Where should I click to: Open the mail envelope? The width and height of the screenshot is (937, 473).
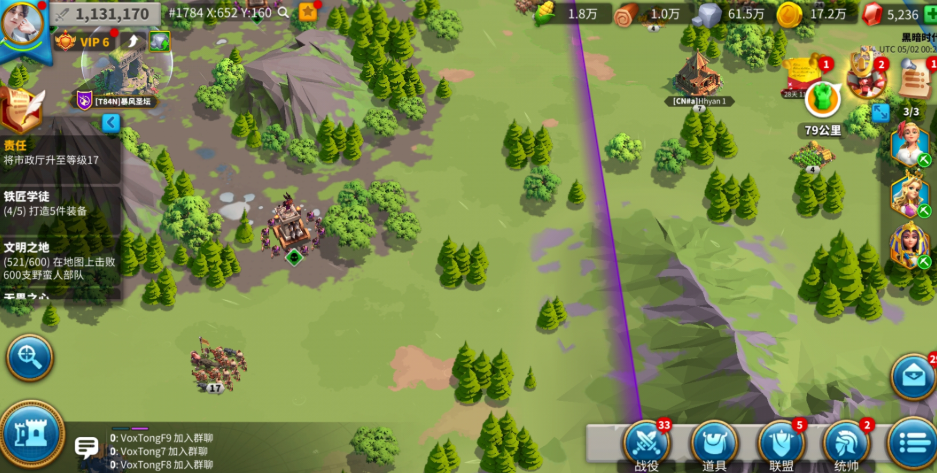[x=911, y=375]
